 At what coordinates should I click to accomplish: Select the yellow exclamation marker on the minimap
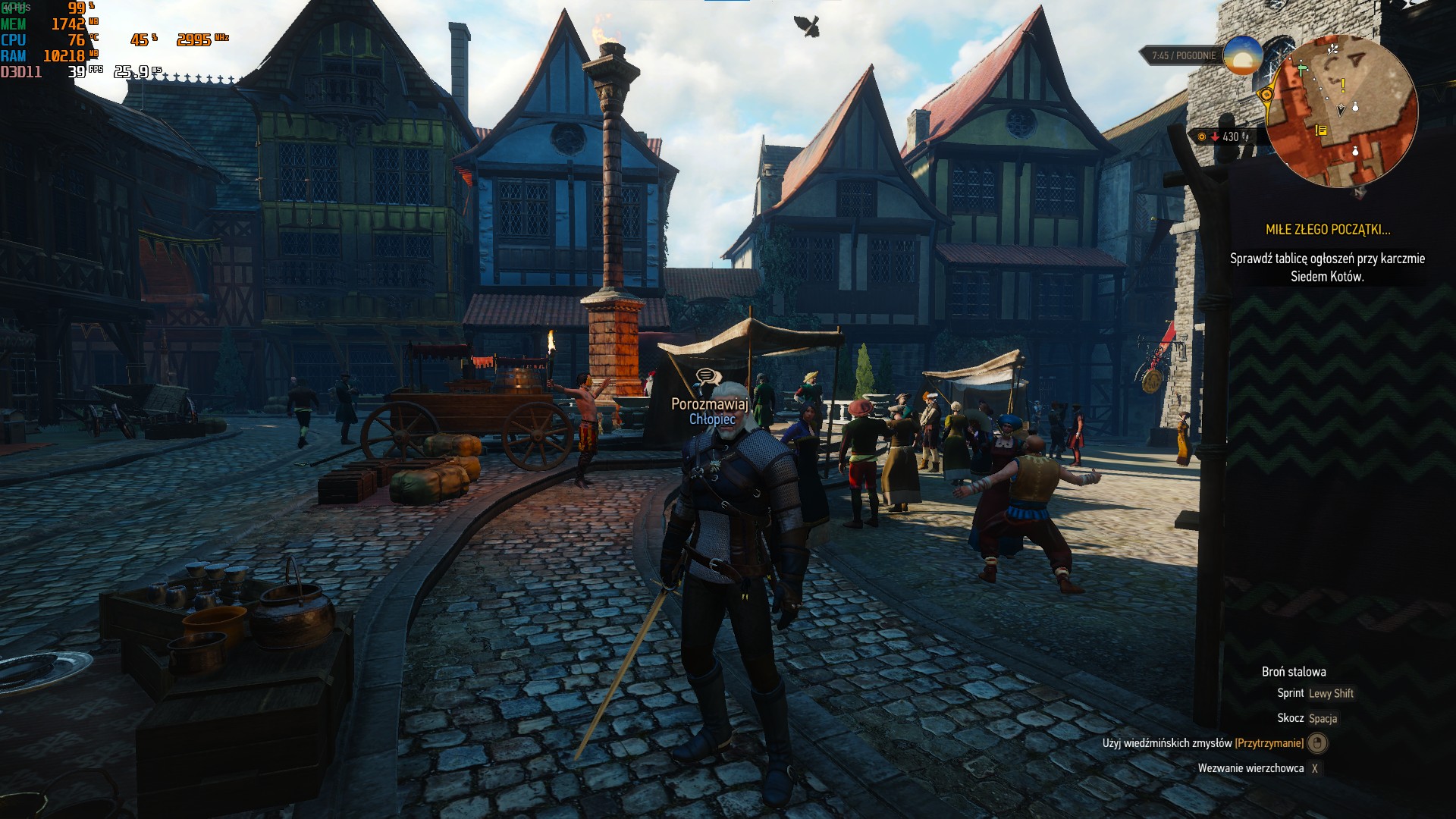click(1343, 86)
